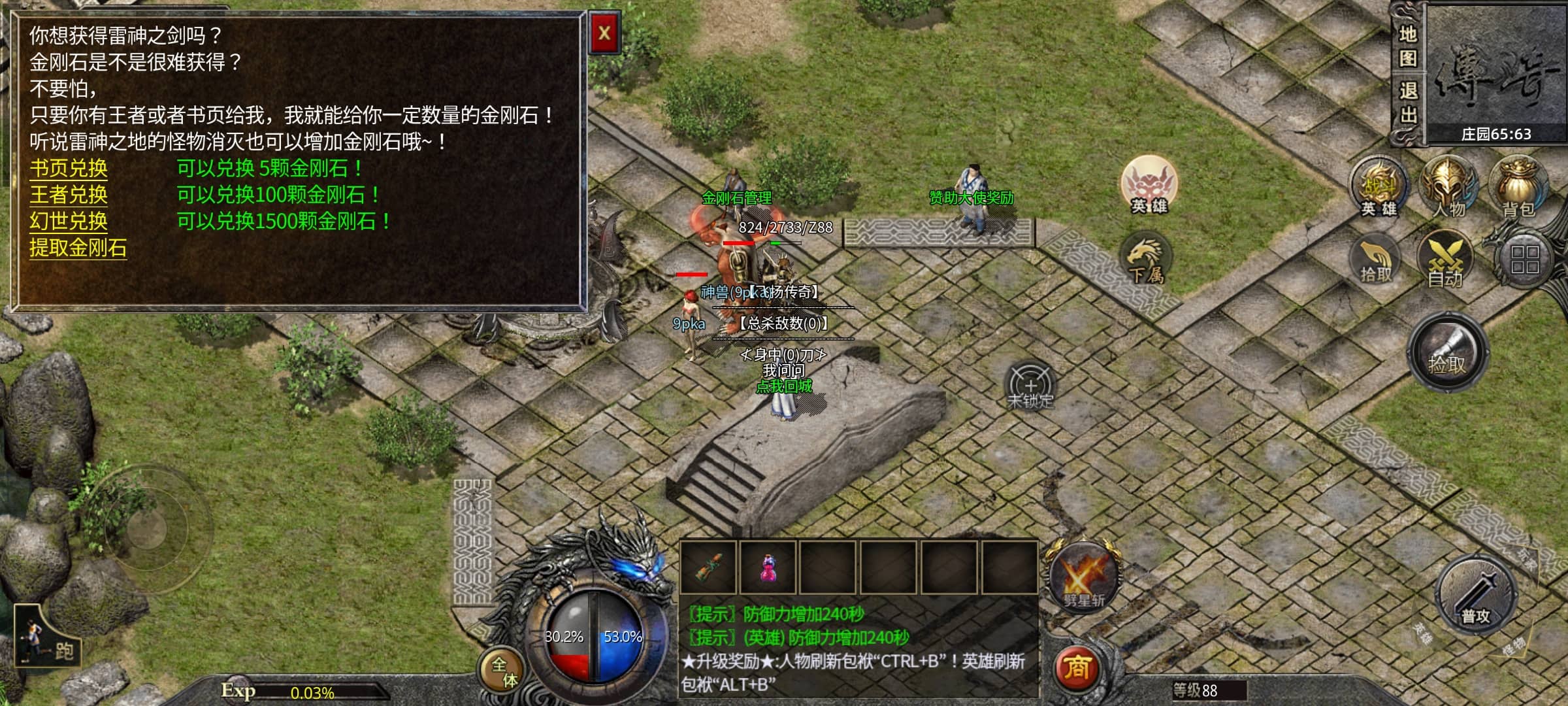The image size is (1568, 706).
Task: Close the NPC dialogue window
Action: pyautogui.click(x=604, y=33)
